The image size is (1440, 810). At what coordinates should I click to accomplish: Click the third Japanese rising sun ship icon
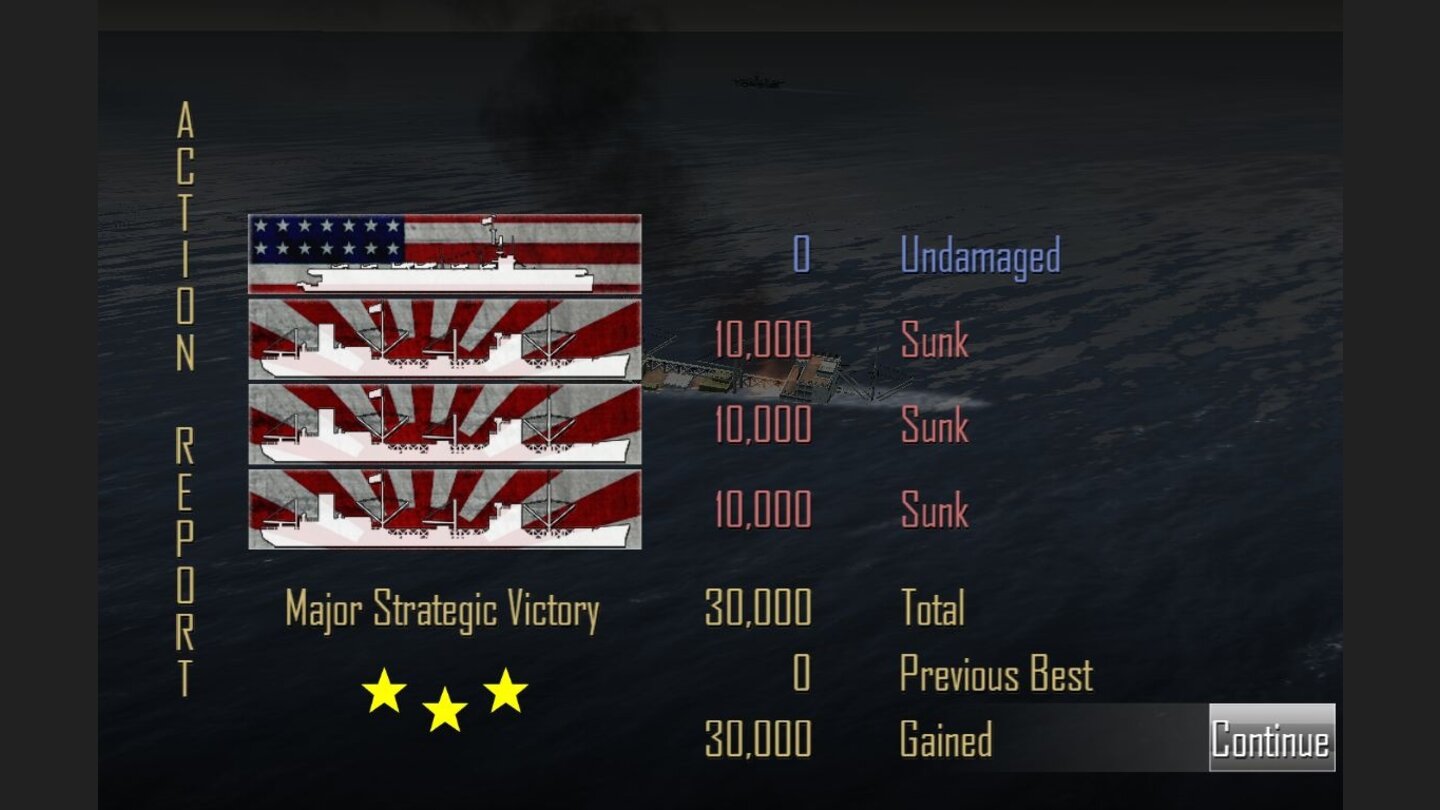pos(443,510)
